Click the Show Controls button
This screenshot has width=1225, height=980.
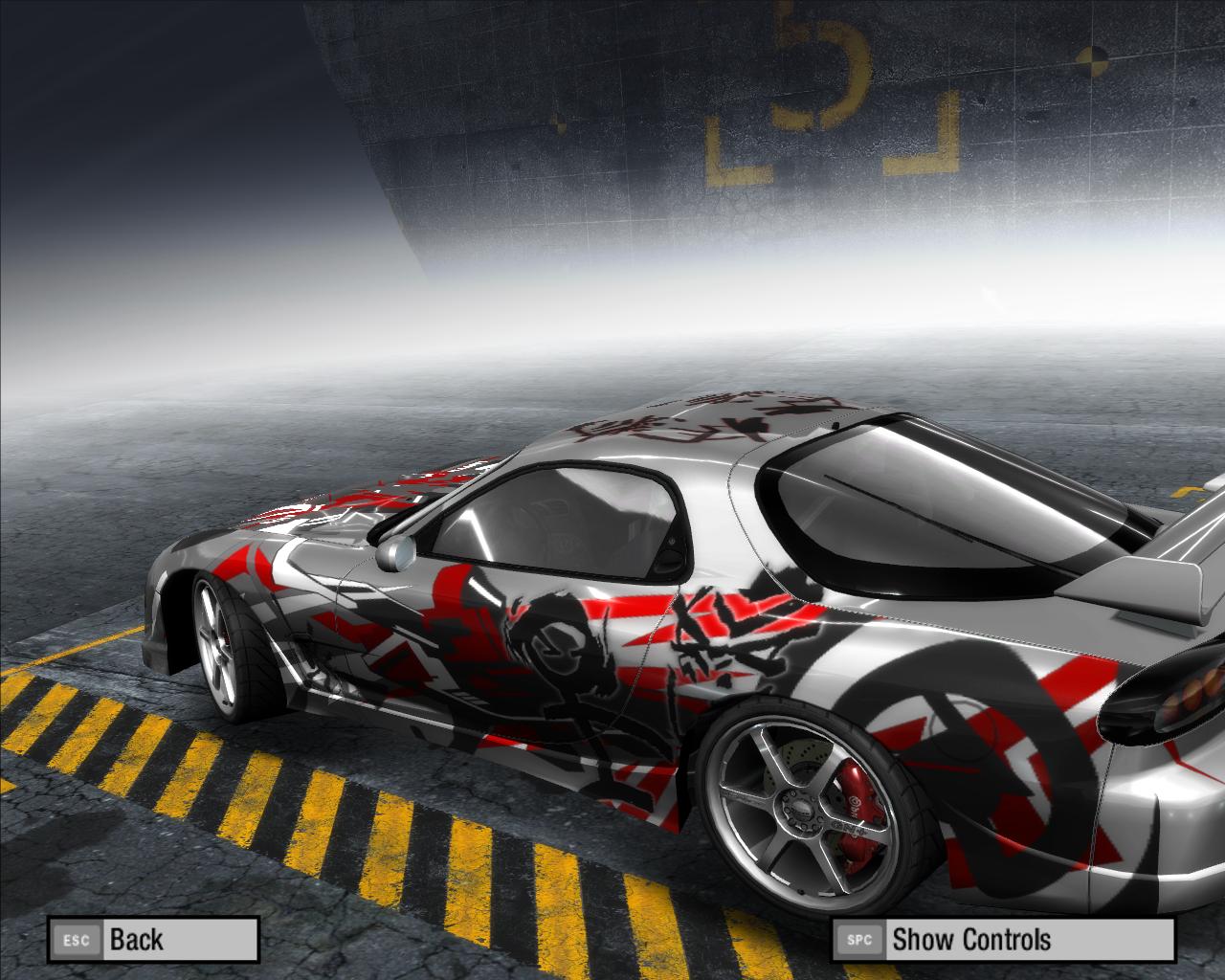1001,939
